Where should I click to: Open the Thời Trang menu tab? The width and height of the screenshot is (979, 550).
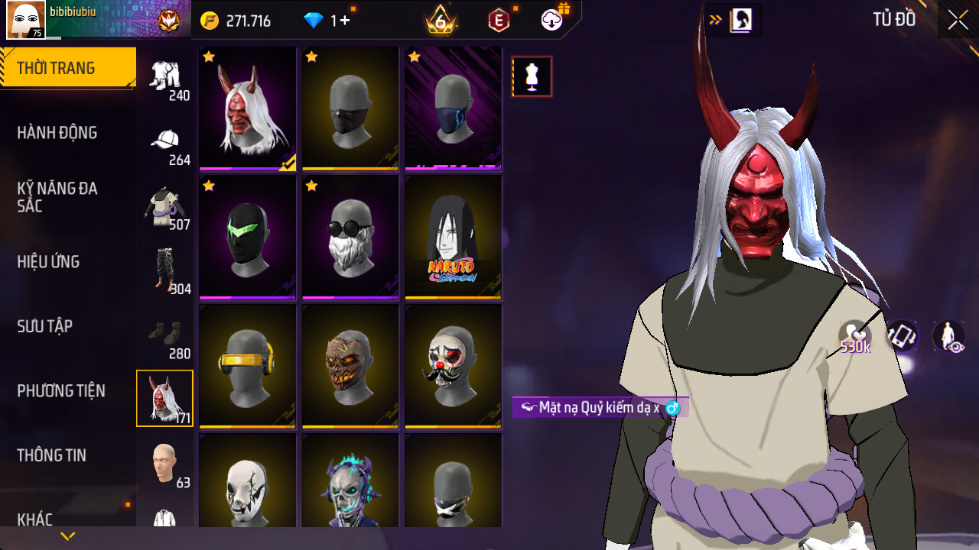(58, 68)
